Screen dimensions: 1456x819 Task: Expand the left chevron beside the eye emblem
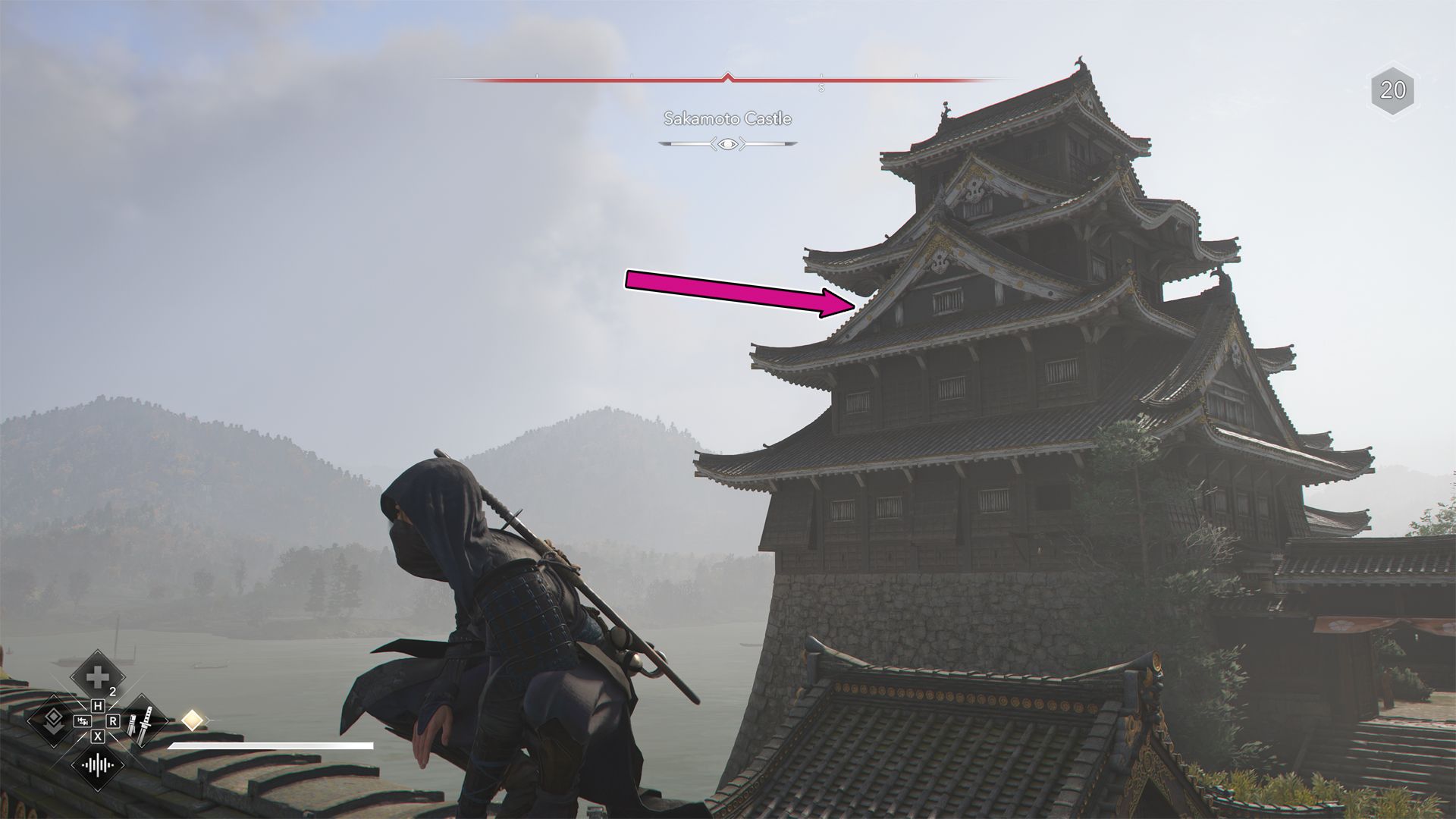point(714,143)
